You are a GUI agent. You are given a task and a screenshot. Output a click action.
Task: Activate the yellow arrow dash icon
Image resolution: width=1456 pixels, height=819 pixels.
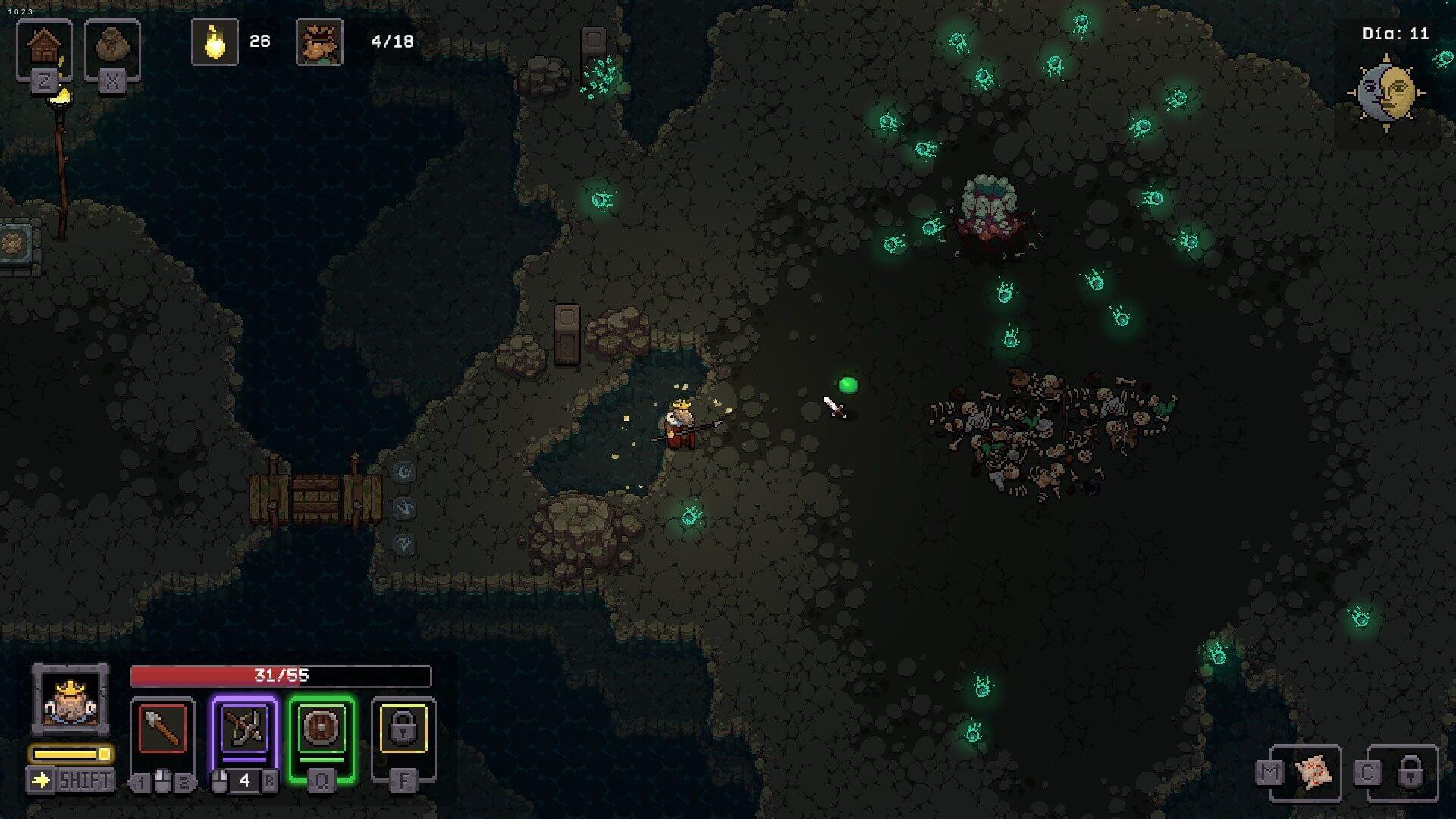coord(41,780)
